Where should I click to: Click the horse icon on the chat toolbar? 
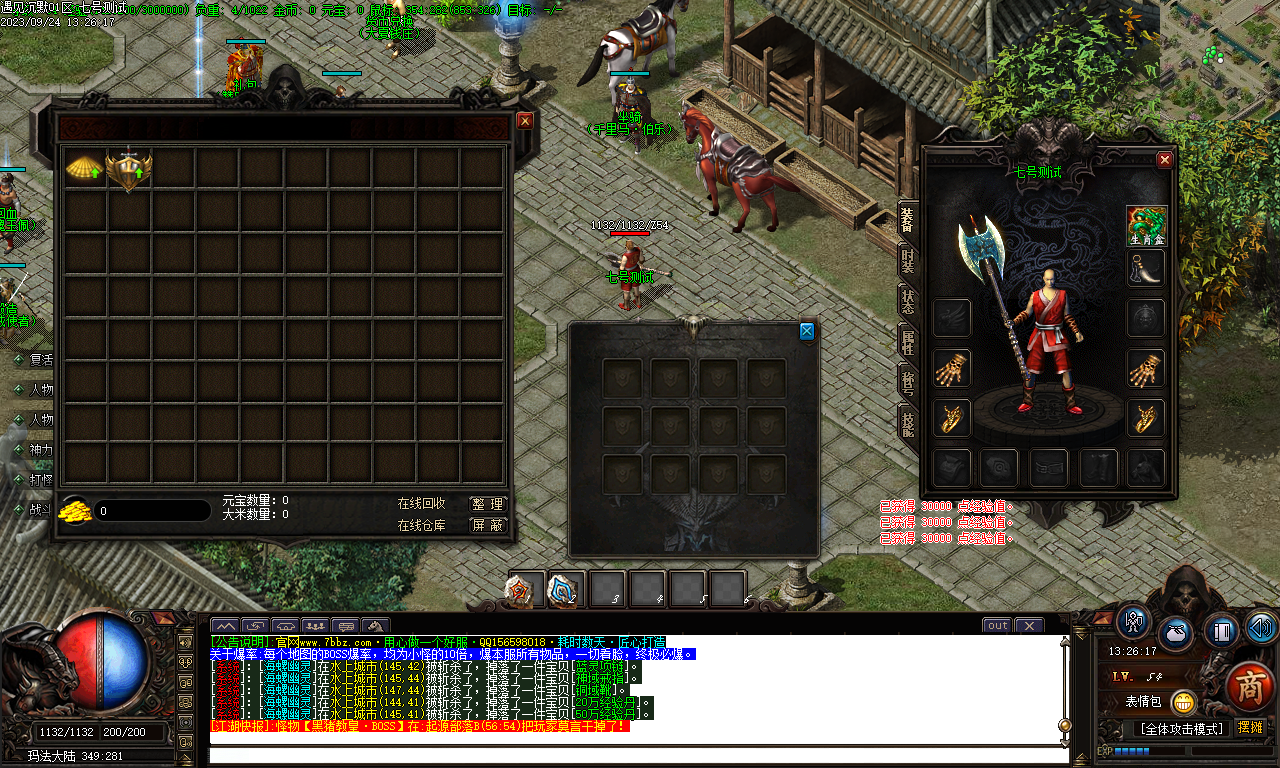point(374,626)
